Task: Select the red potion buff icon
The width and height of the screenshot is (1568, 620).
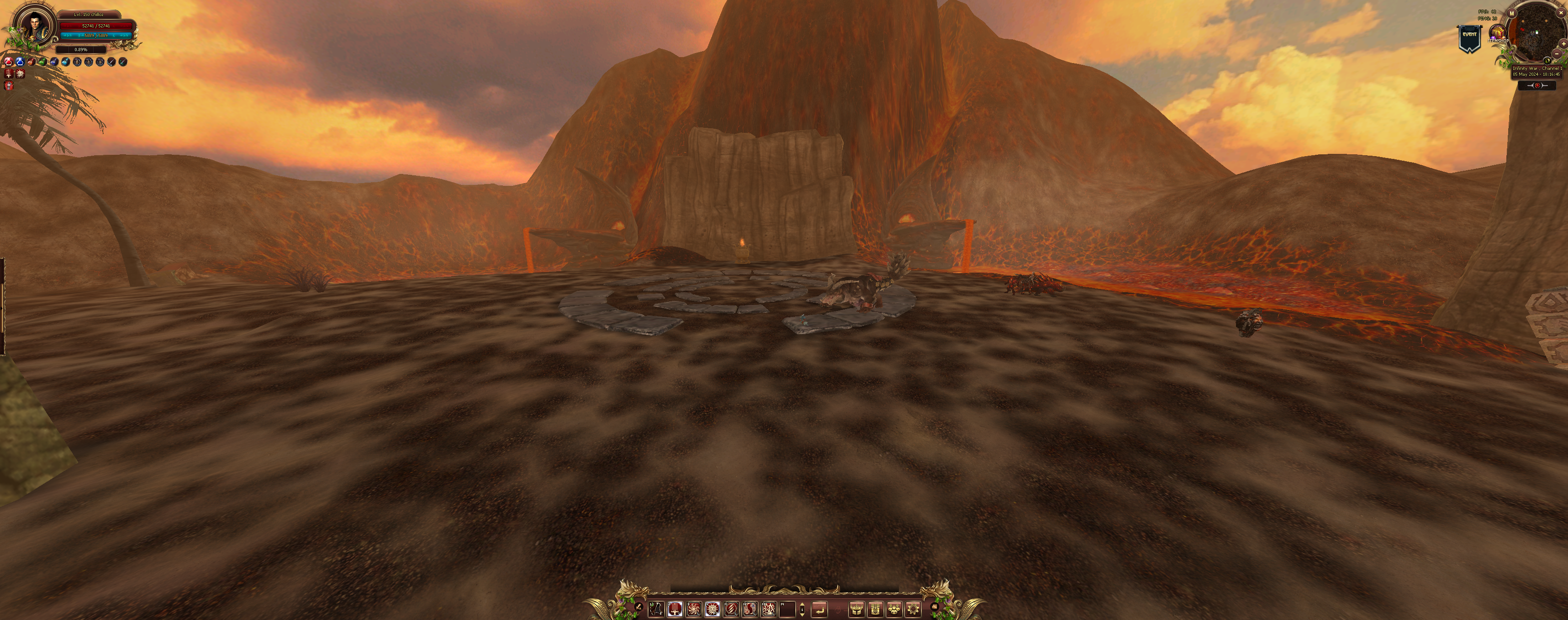Action: tap(9, 62)
